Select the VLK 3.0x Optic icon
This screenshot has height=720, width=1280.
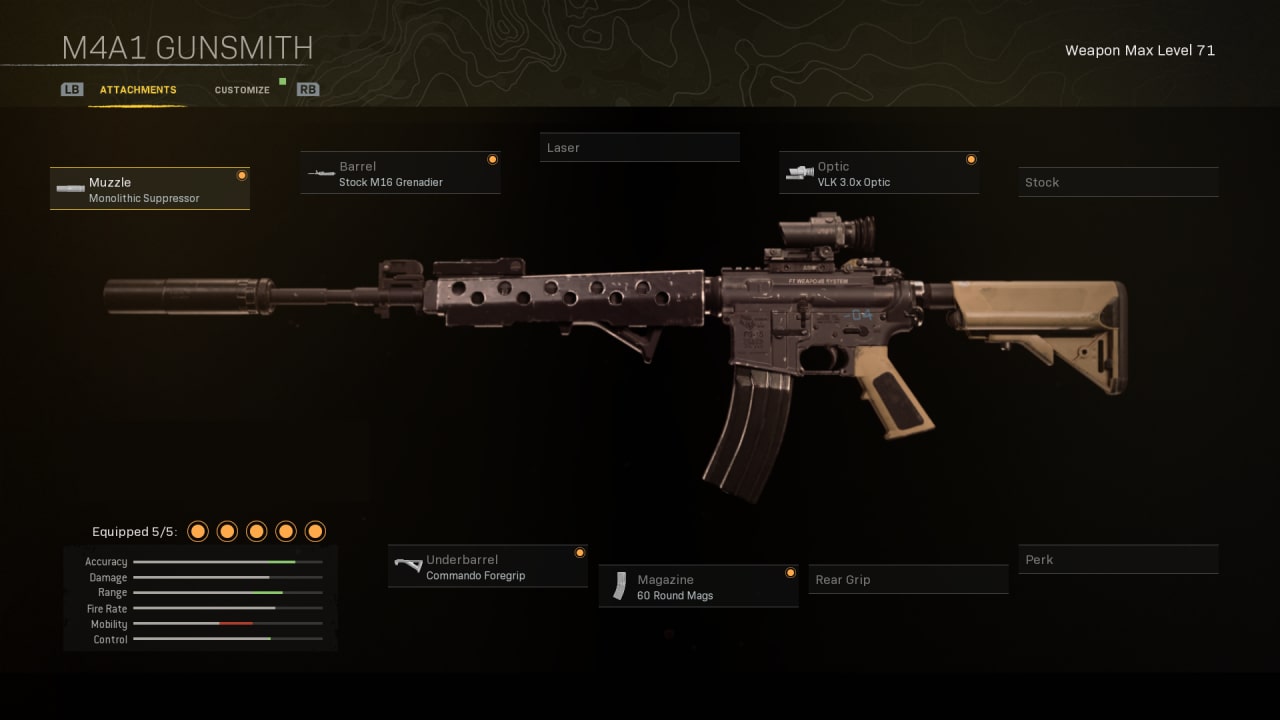pyautogui.click(x=800, y=172)
